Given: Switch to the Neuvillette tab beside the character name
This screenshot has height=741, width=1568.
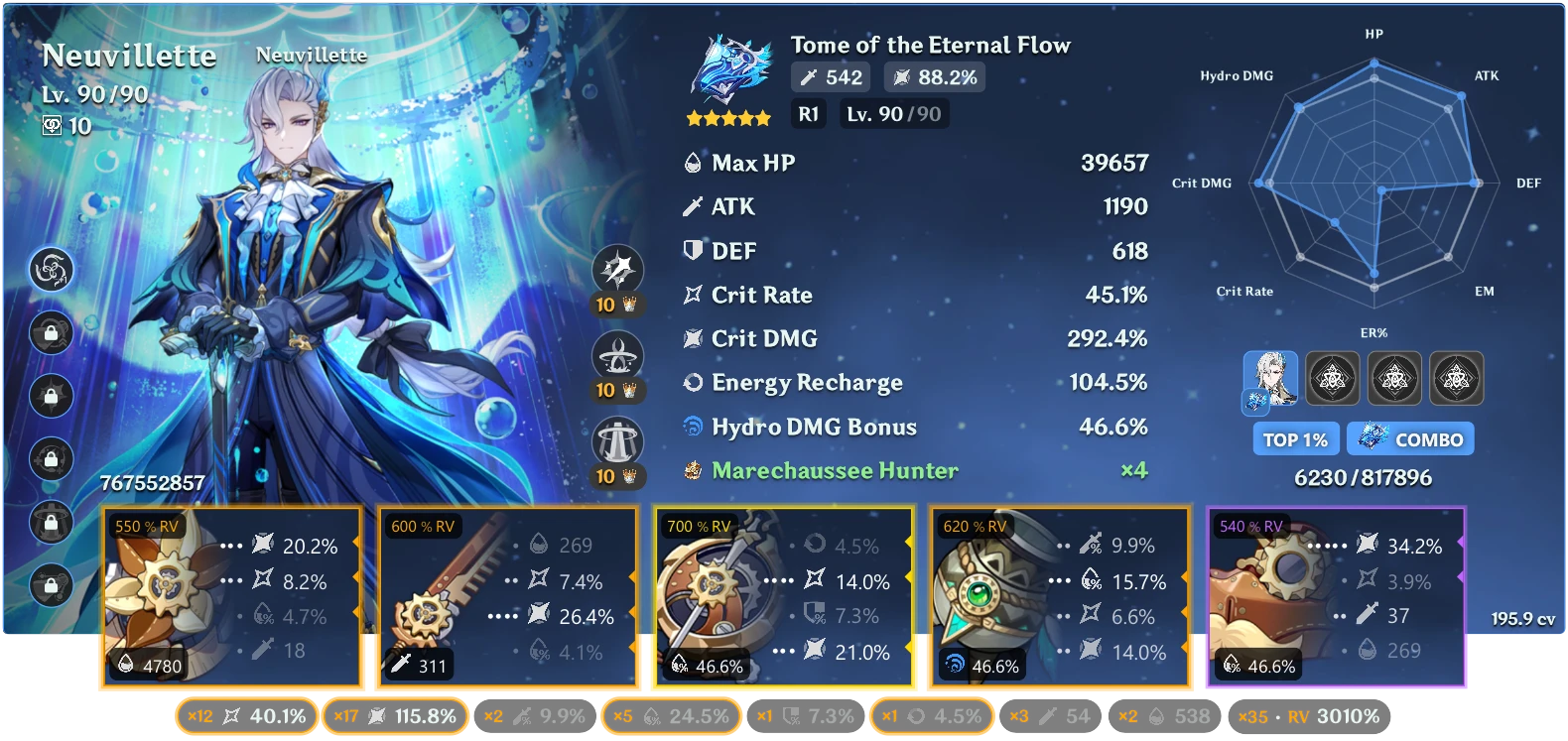Looking at the screenshot, I should tap(311, 56).
